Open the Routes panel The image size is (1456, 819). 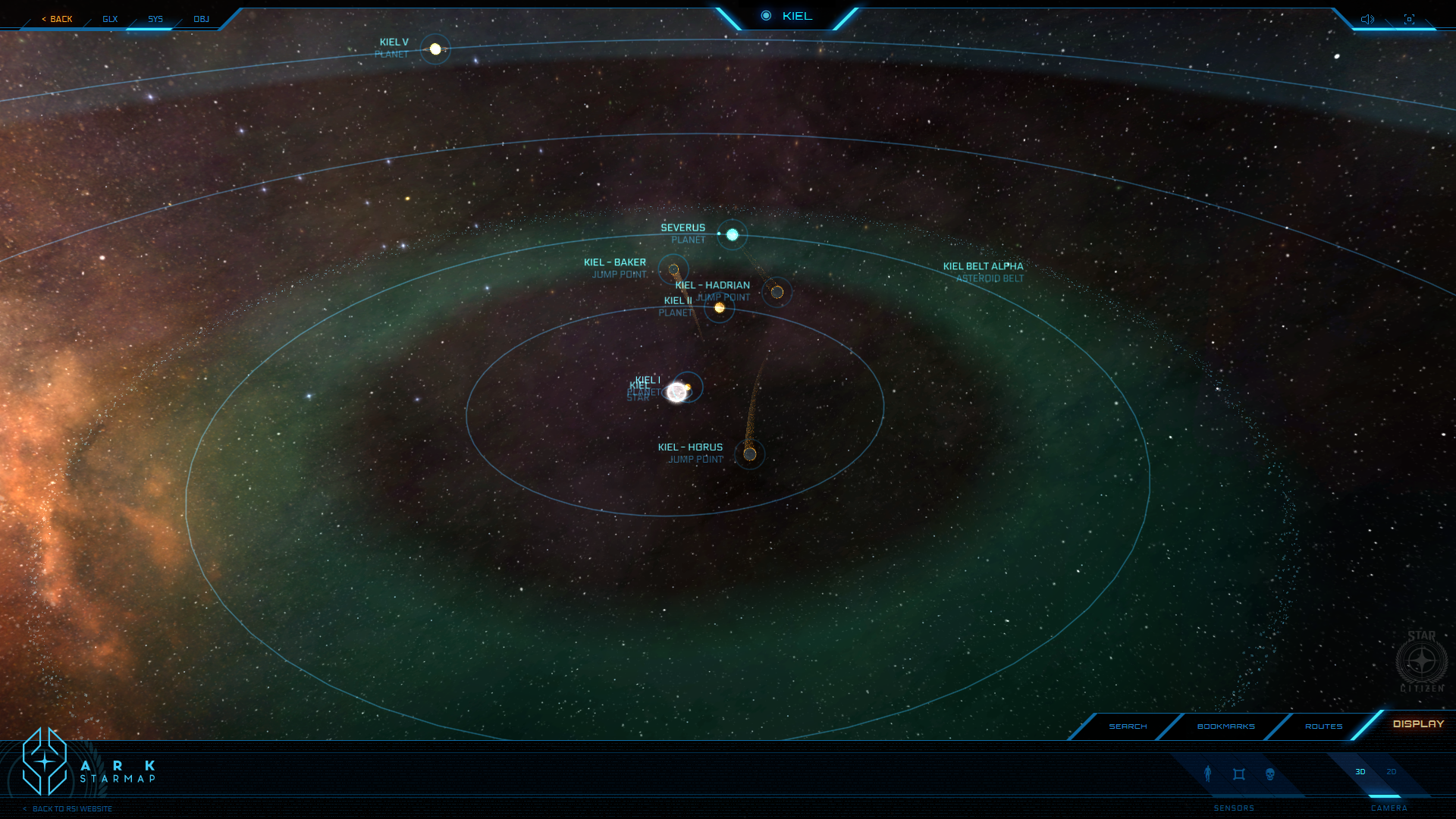click(1323, 726)
